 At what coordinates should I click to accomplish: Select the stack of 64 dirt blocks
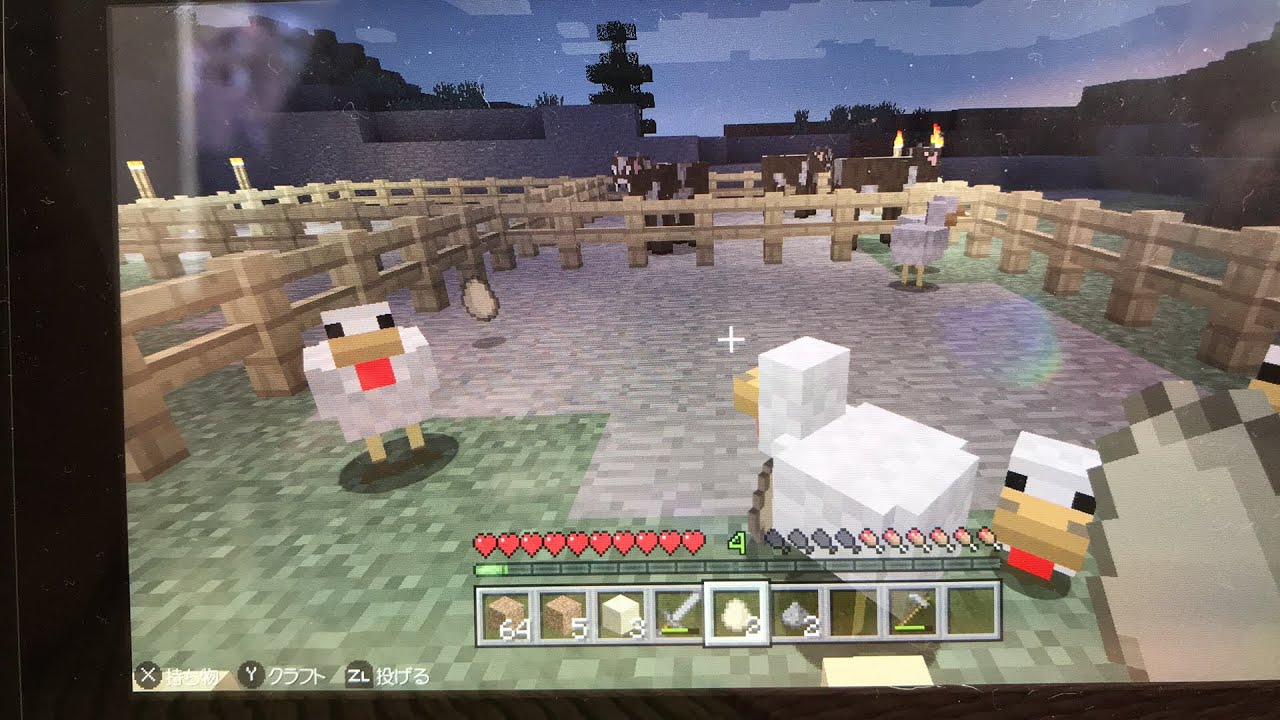click(x=506, y=613)
